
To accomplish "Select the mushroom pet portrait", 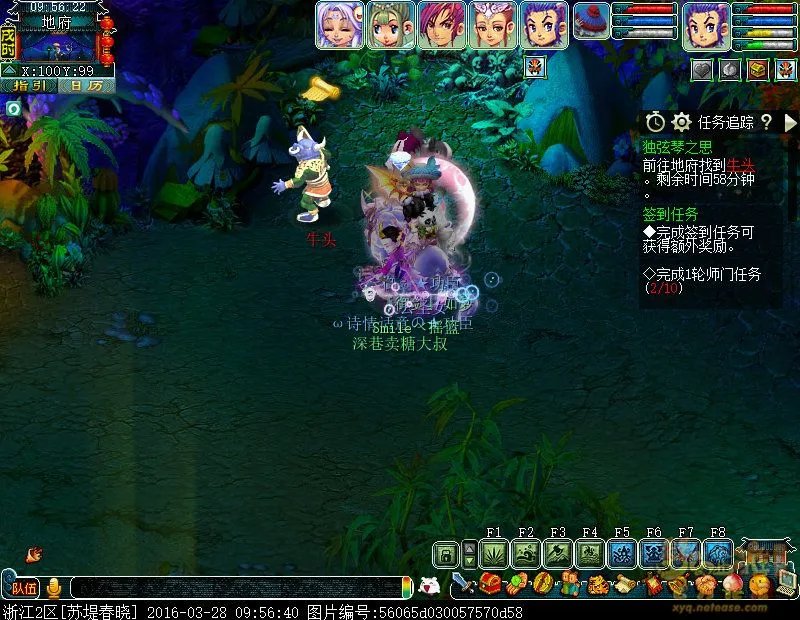I will pos(591,23).
